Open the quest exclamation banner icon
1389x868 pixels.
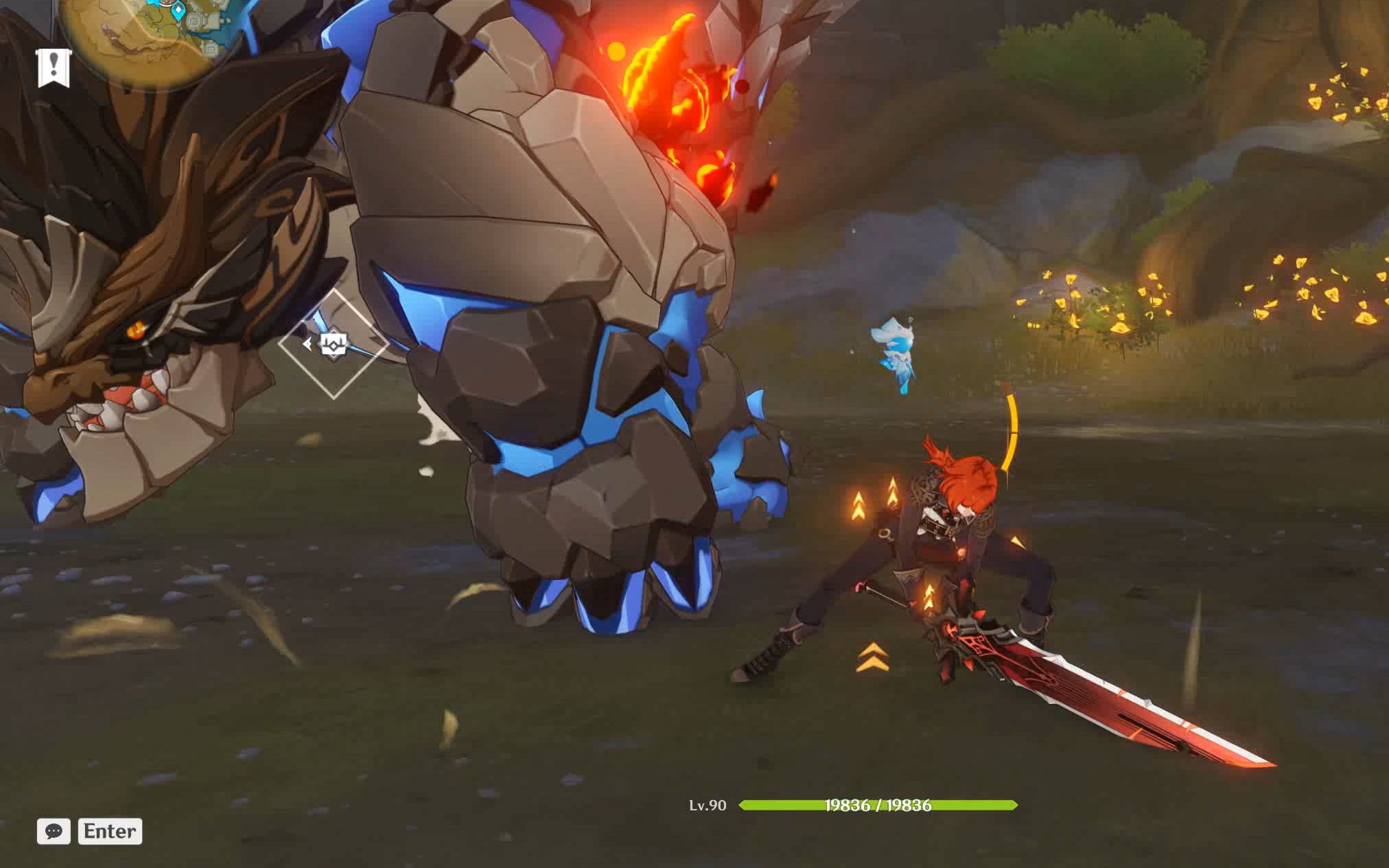coord(54,68)
